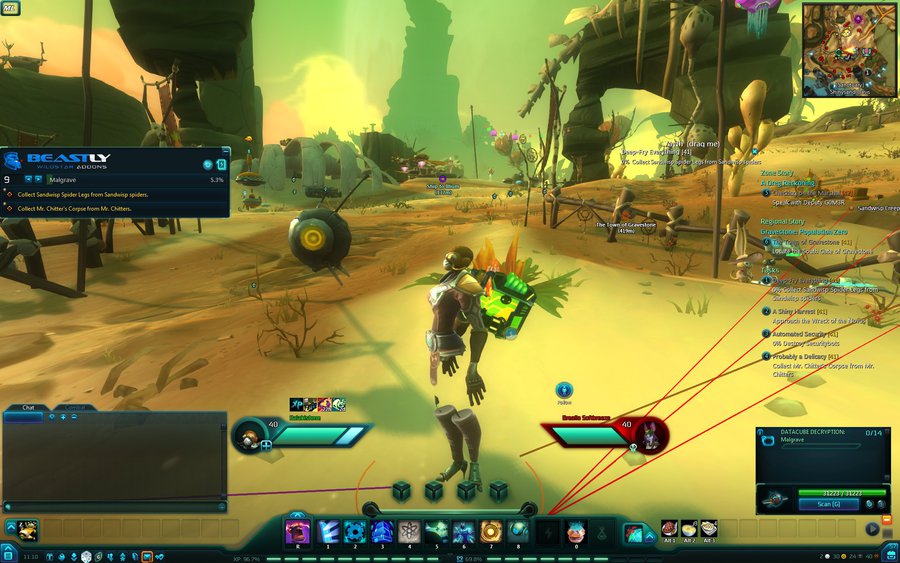The image size is (900, 563).
Task: Click the target's portrait in the red frame
Action: pos(652,436)
